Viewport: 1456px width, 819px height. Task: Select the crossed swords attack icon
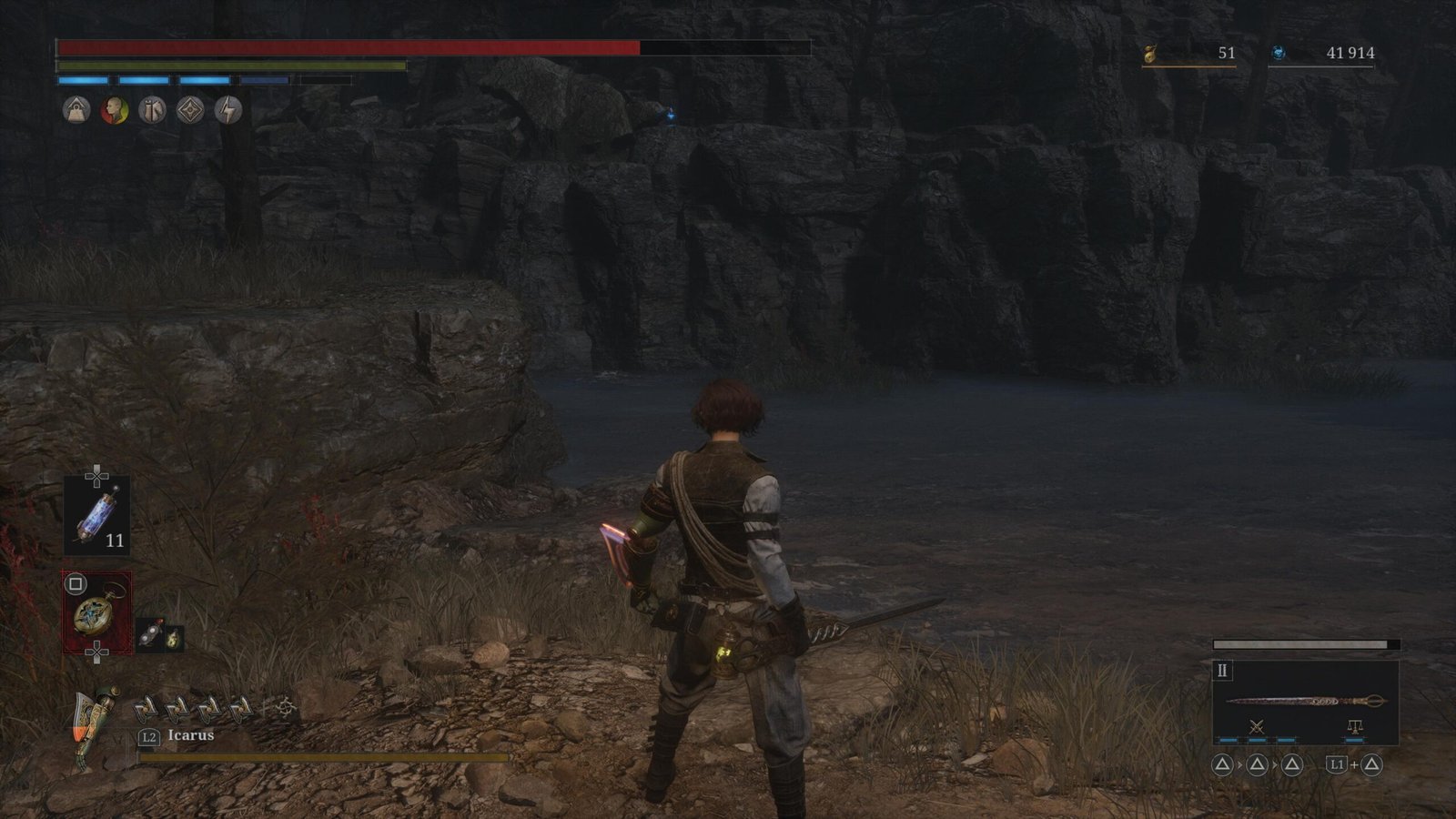[1257, 726]
